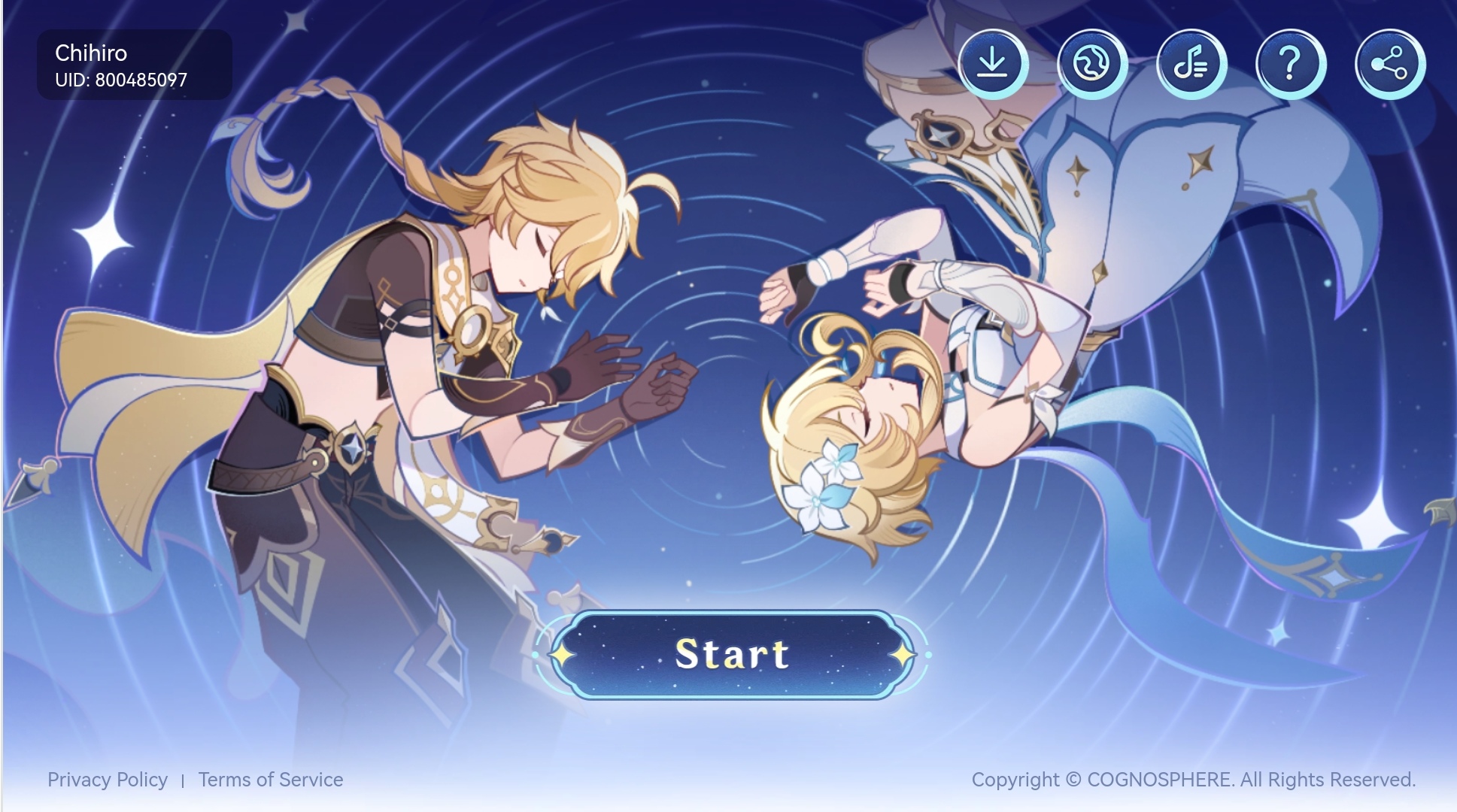The image size is (1457, 812).
Task: Toggle background music with the music icon
Action: 1191,63
